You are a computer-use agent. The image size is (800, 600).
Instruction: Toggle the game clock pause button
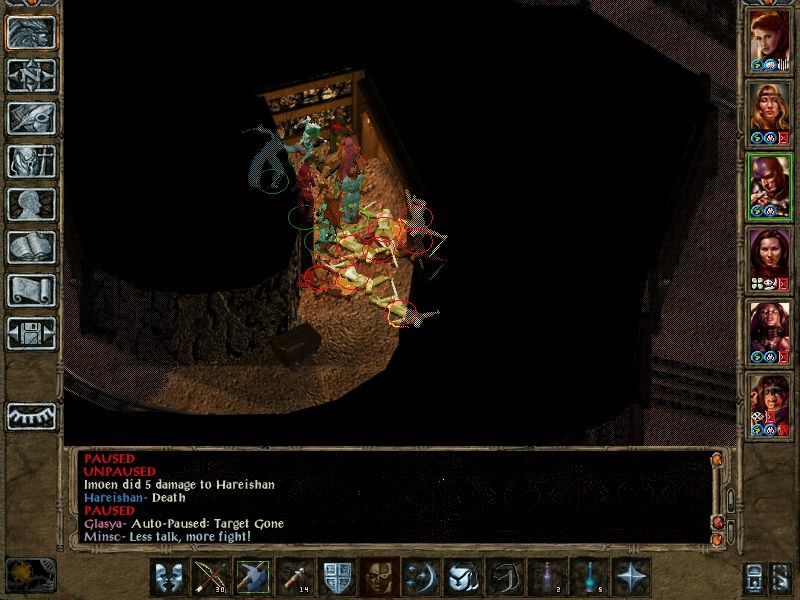(x=30, y=574)
